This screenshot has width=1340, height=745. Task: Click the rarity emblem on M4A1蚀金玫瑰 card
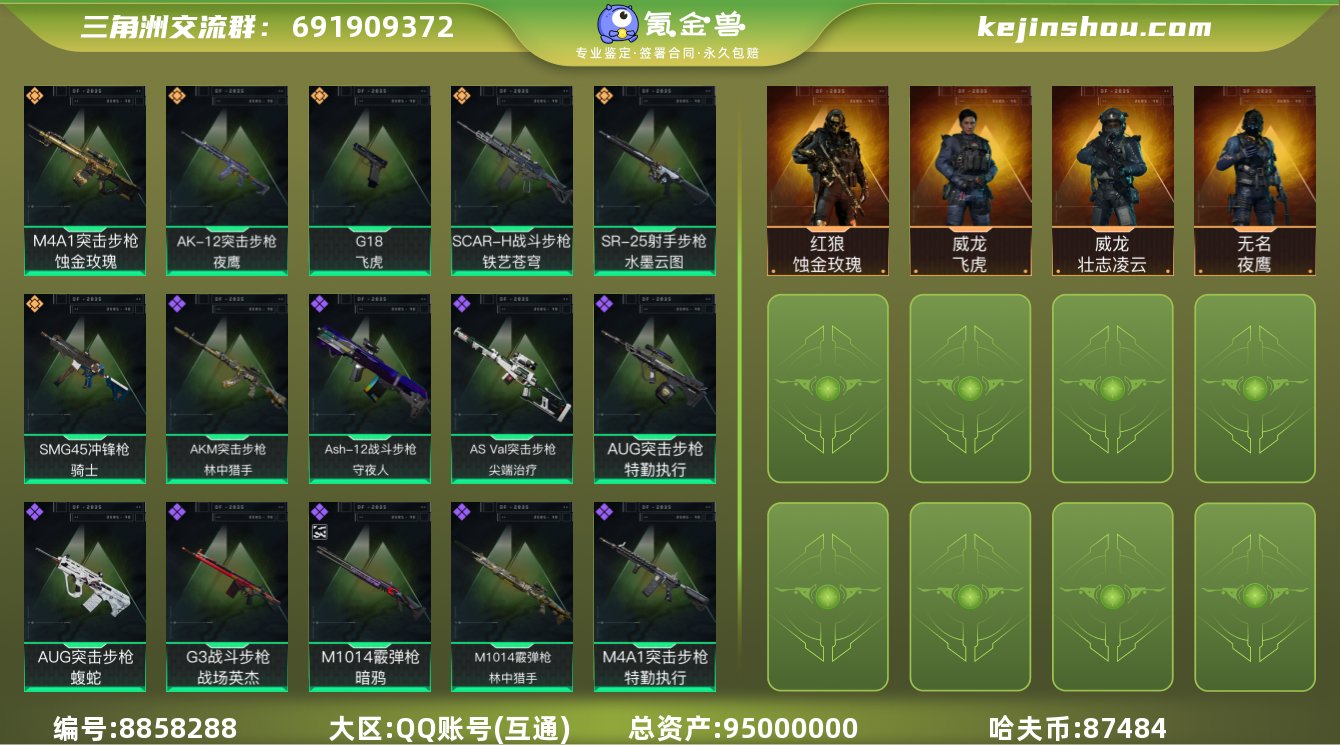35,95
